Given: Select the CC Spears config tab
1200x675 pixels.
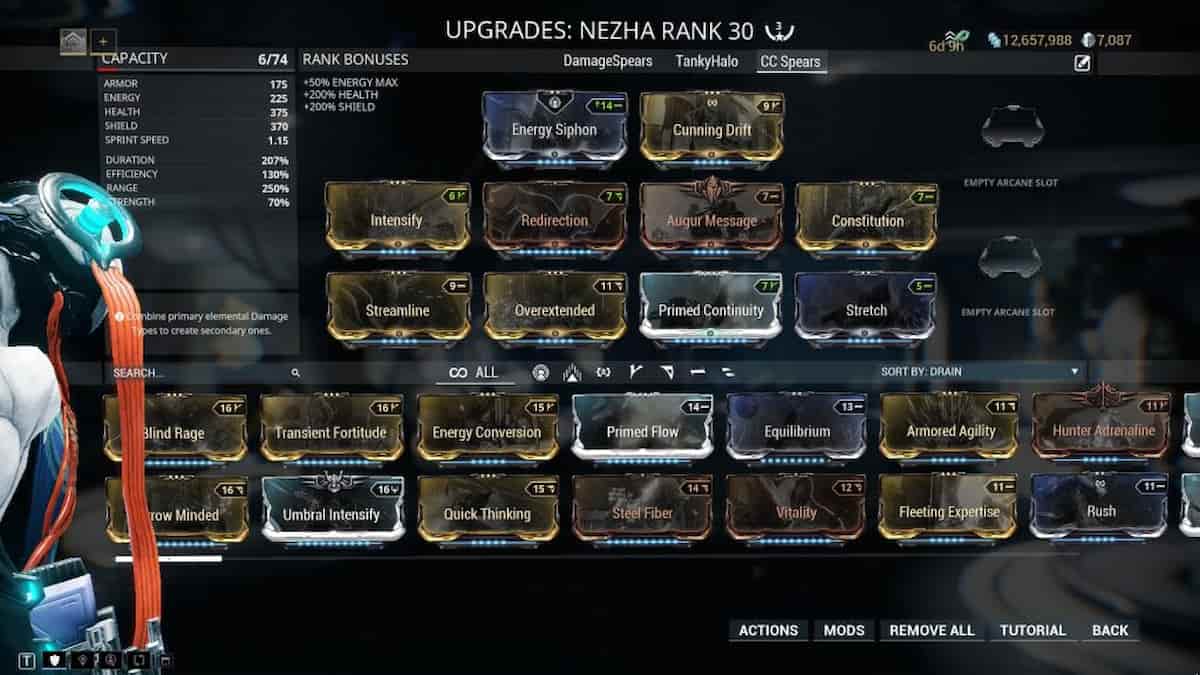Looking at the screenshot, I should [x=791, y=62].
